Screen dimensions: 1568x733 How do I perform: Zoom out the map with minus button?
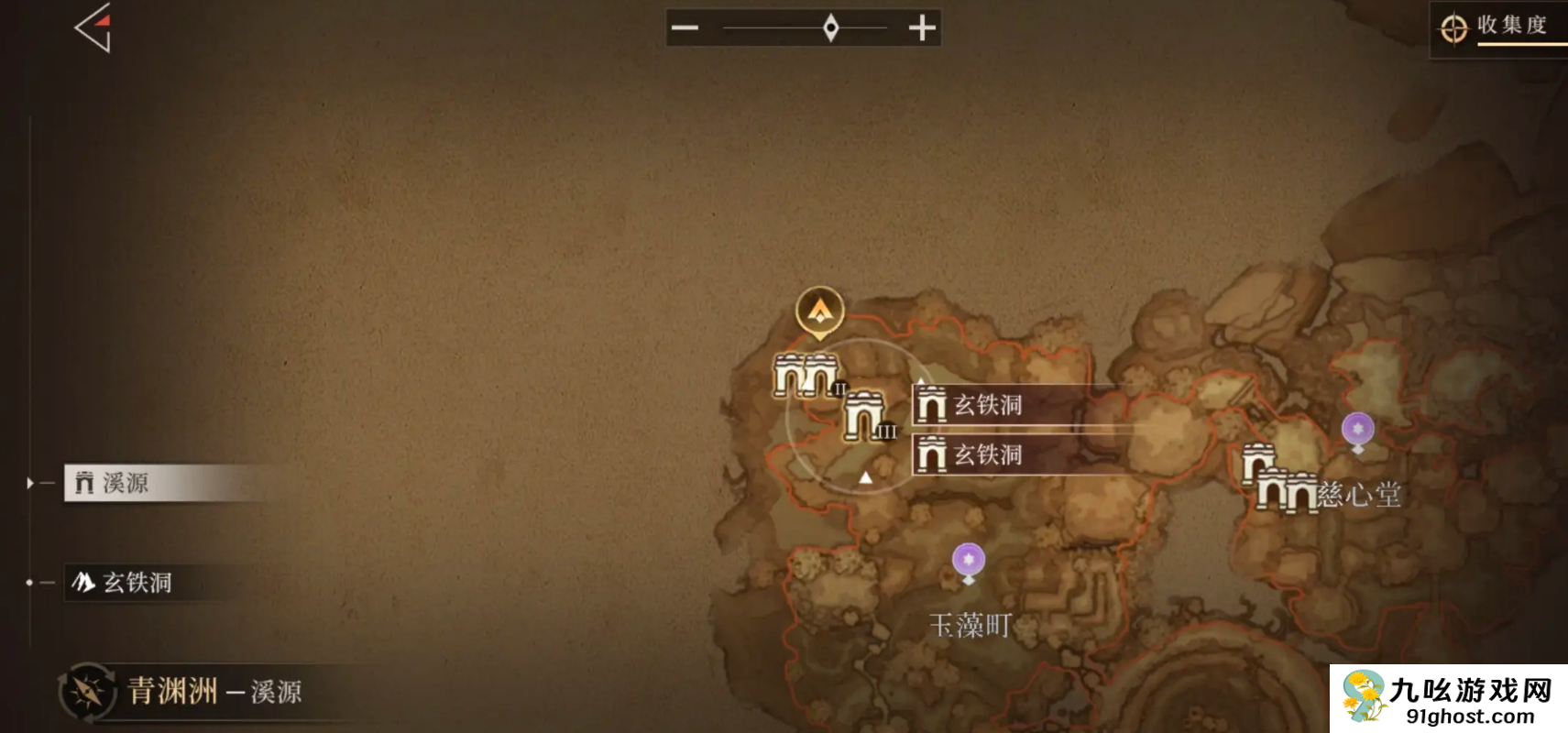(x=685, y=28)
